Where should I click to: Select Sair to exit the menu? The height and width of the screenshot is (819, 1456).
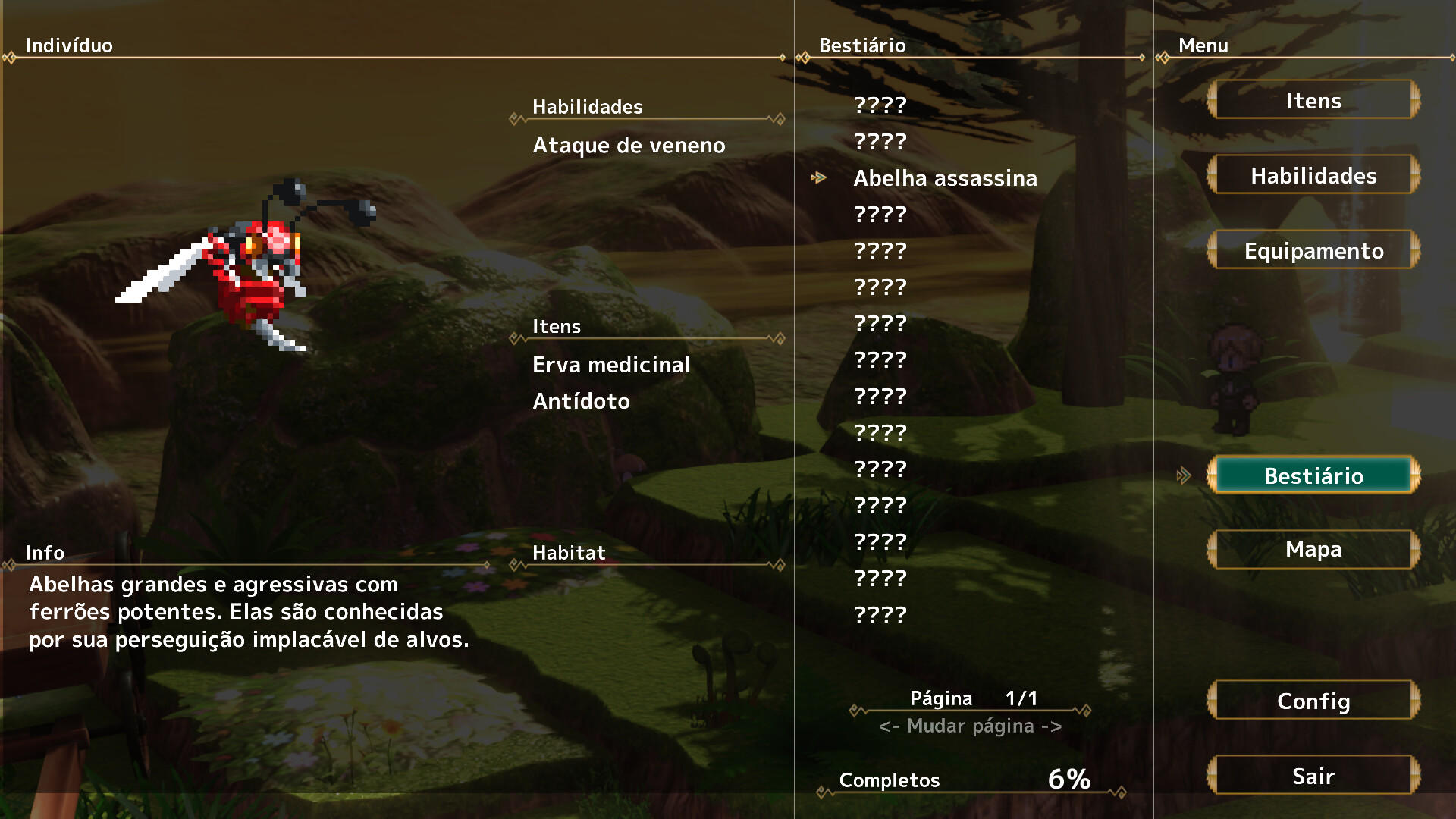click(1313, 776)
